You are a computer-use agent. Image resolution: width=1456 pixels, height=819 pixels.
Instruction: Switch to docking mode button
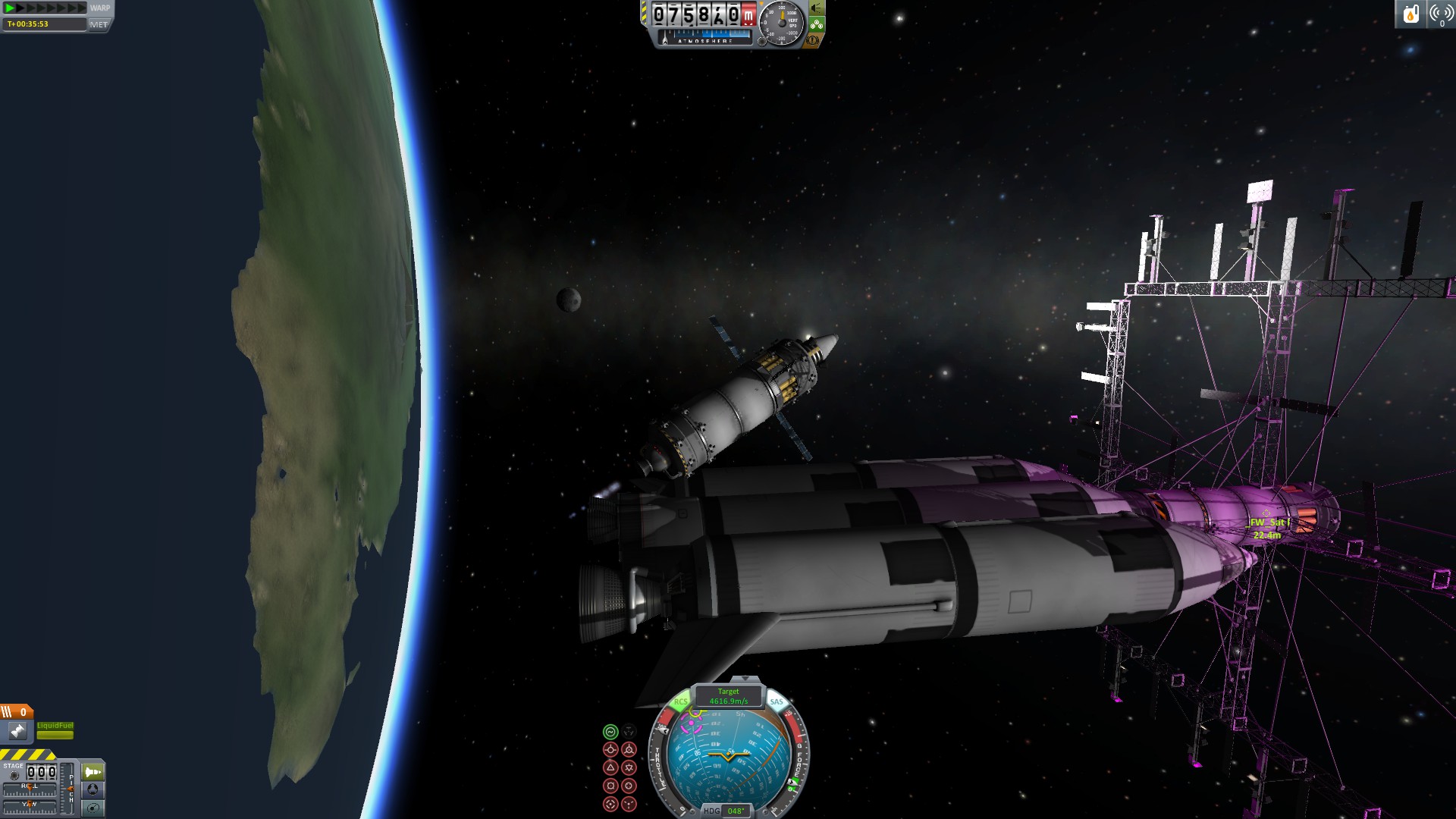[x=93, y=789]
